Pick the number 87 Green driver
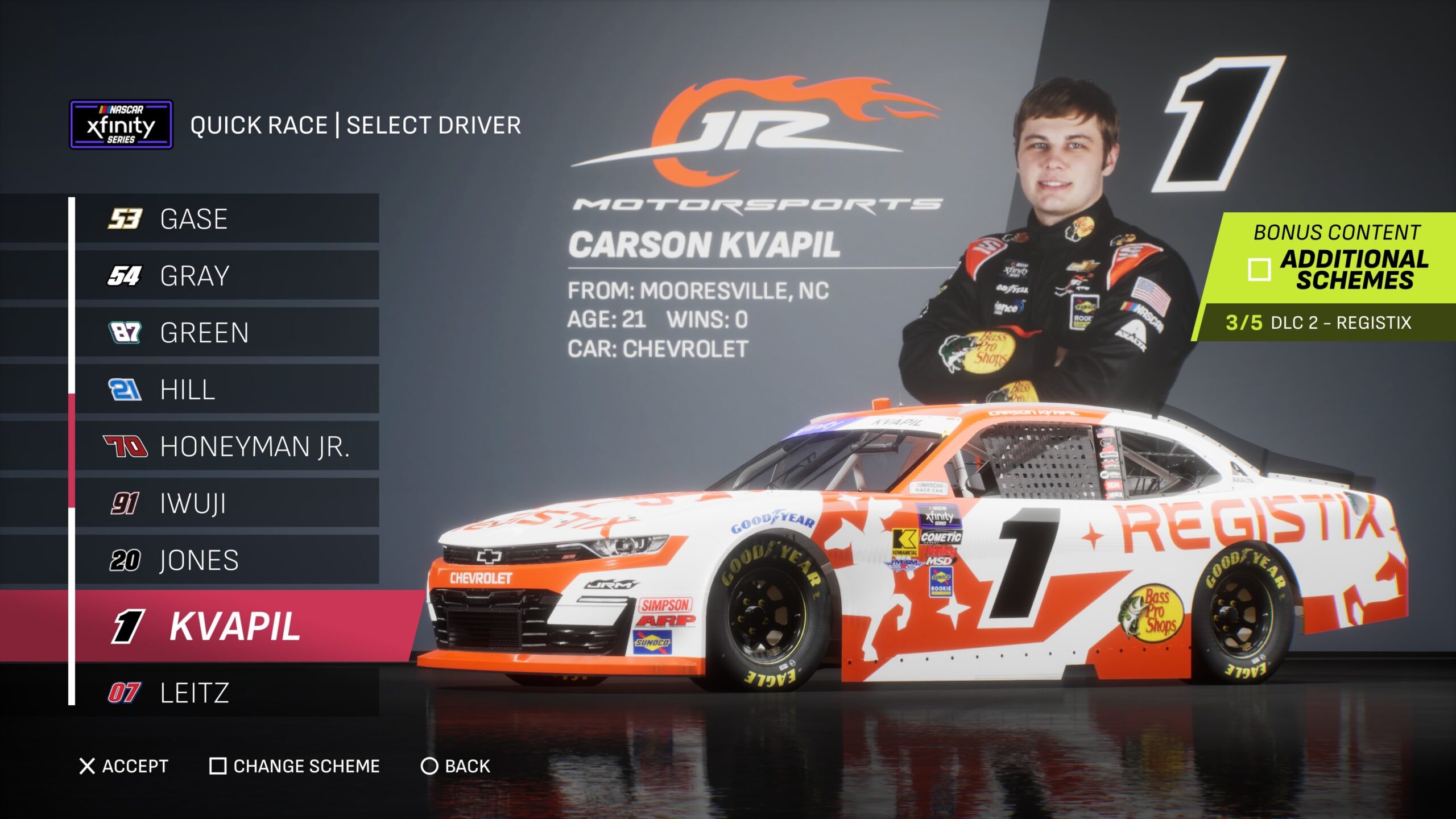 226,333
